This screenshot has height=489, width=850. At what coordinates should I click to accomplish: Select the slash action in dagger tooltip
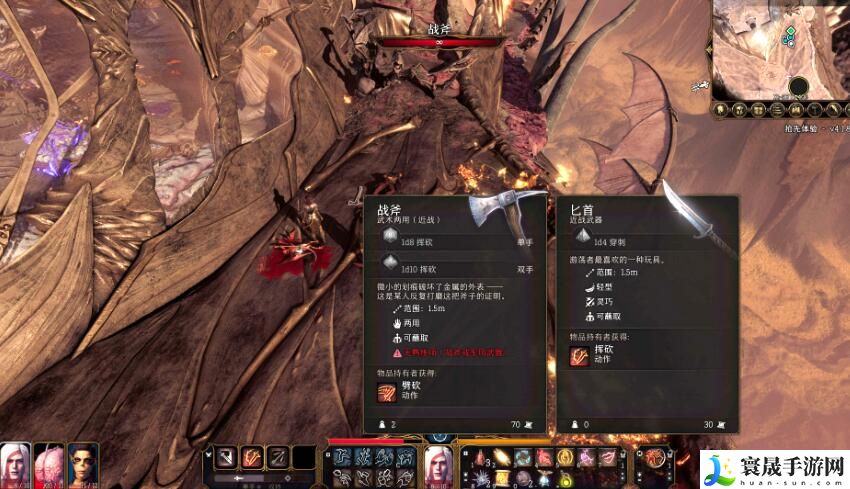580,356
